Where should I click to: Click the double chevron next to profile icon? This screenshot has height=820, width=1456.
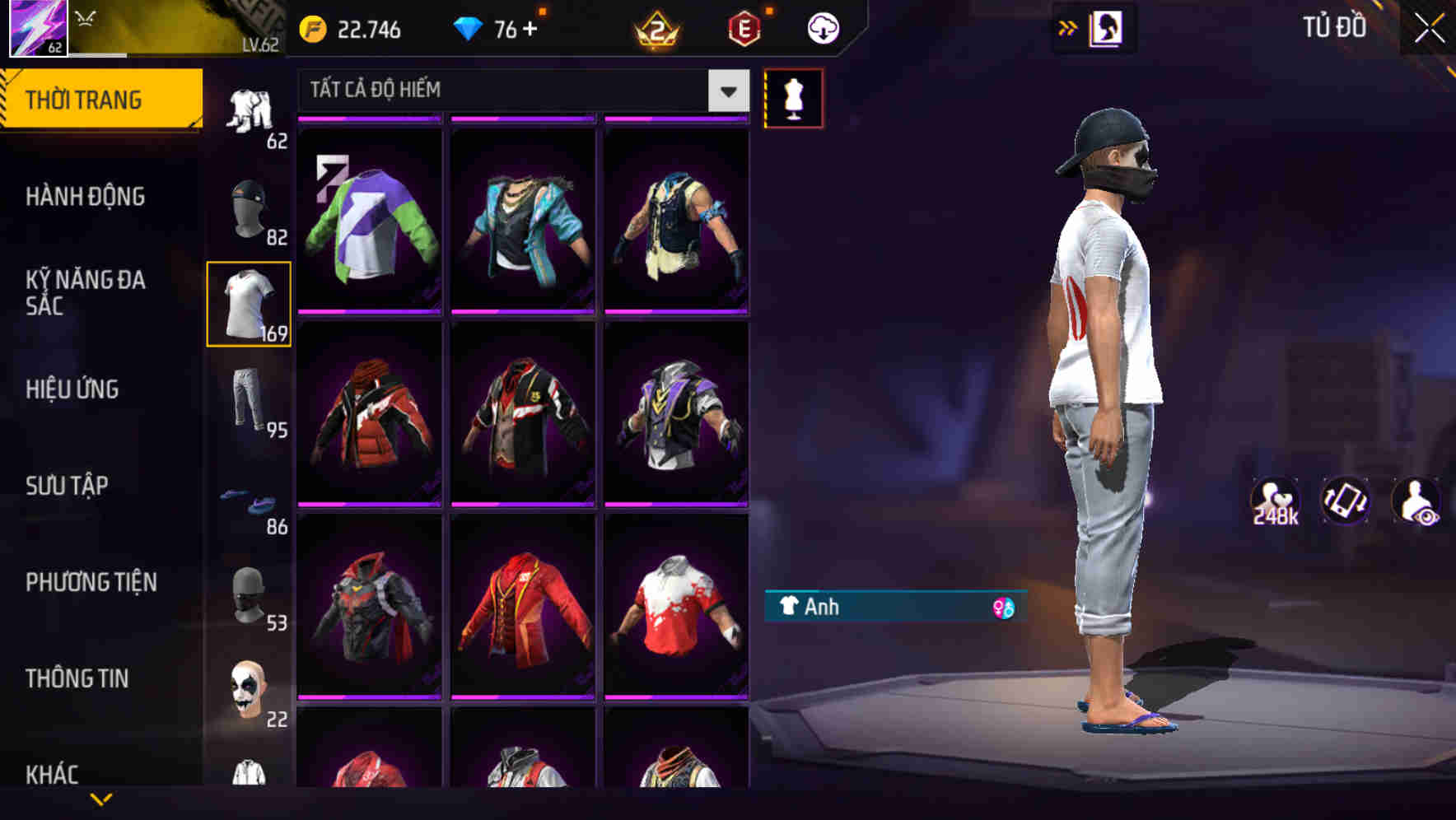[x=1068, y=27]
